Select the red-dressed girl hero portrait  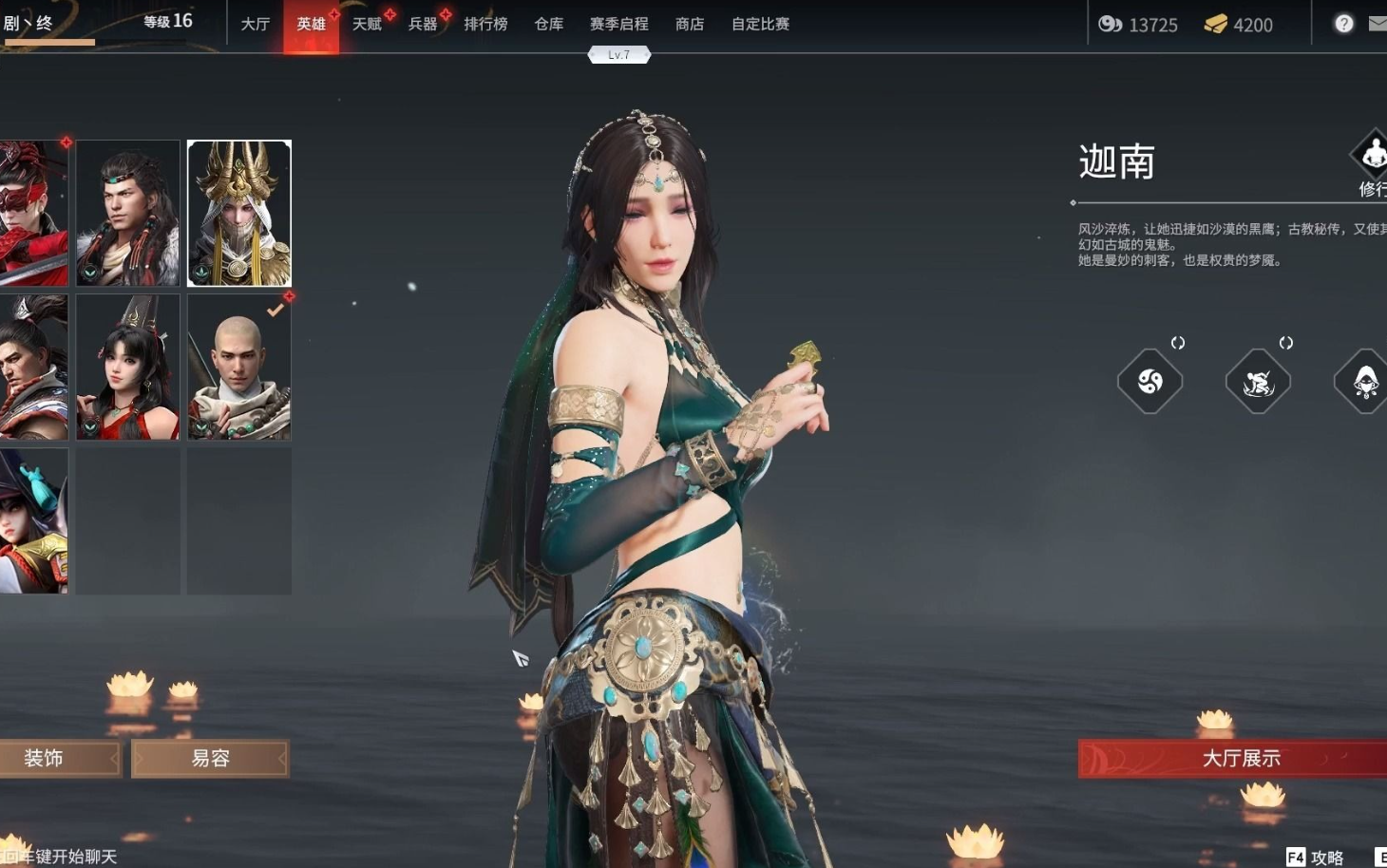pyautogui.click(x=128, y=367)
